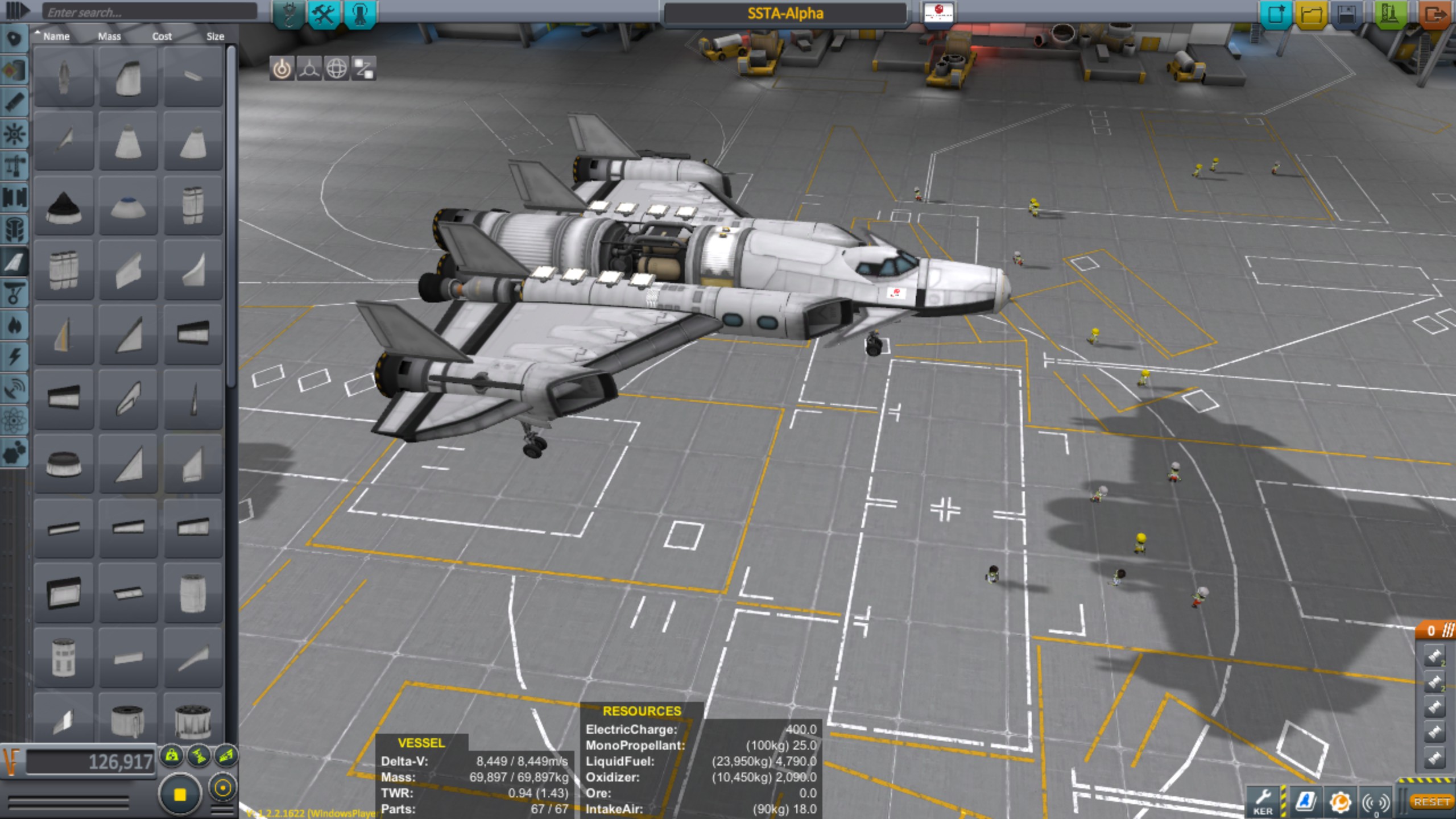Open the KER engineer toolbar button

click(x=1263, y=802)
